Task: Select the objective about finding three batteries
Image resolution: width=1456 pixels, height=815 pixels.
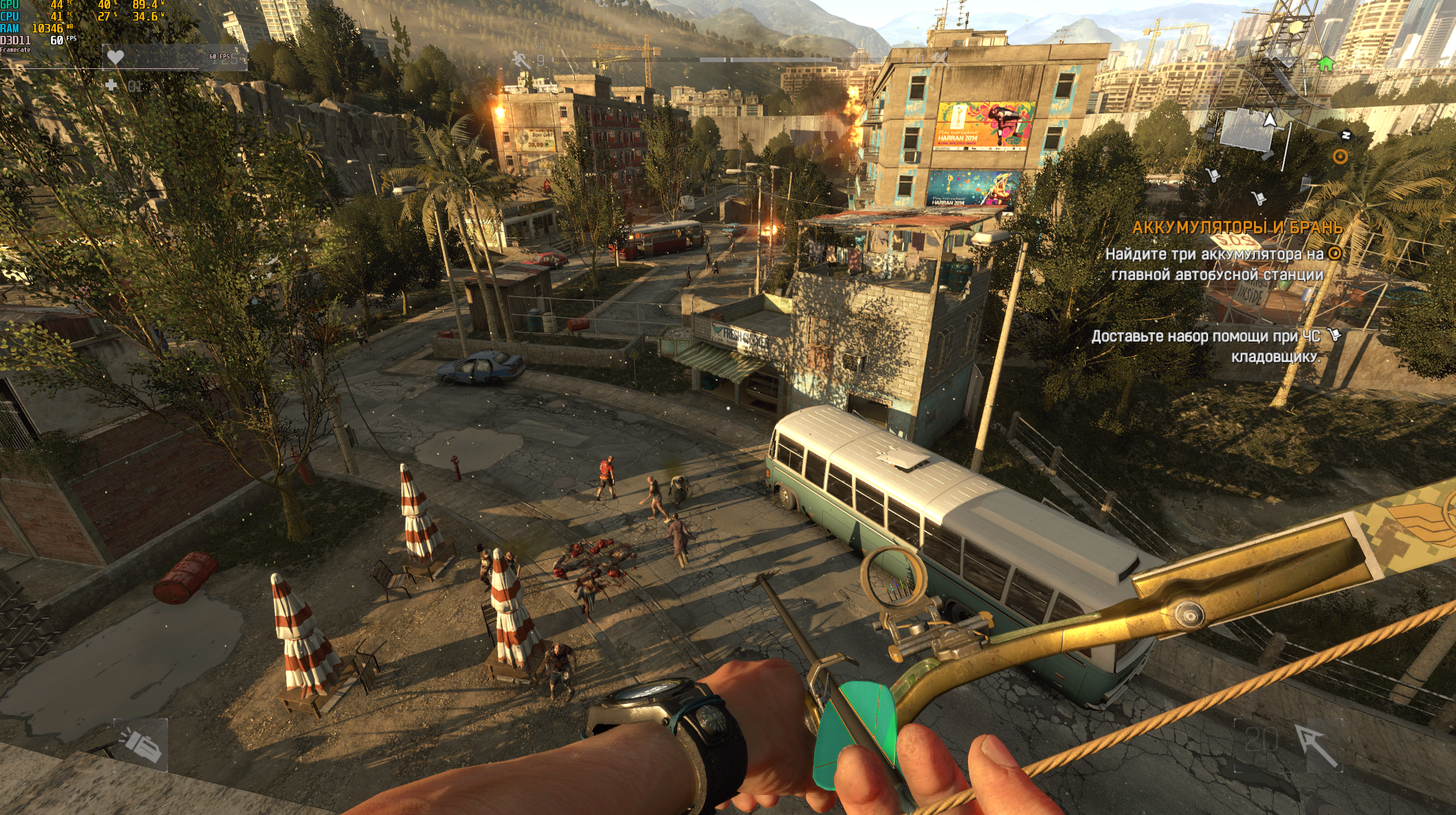Action: (x=1217, y=264)
